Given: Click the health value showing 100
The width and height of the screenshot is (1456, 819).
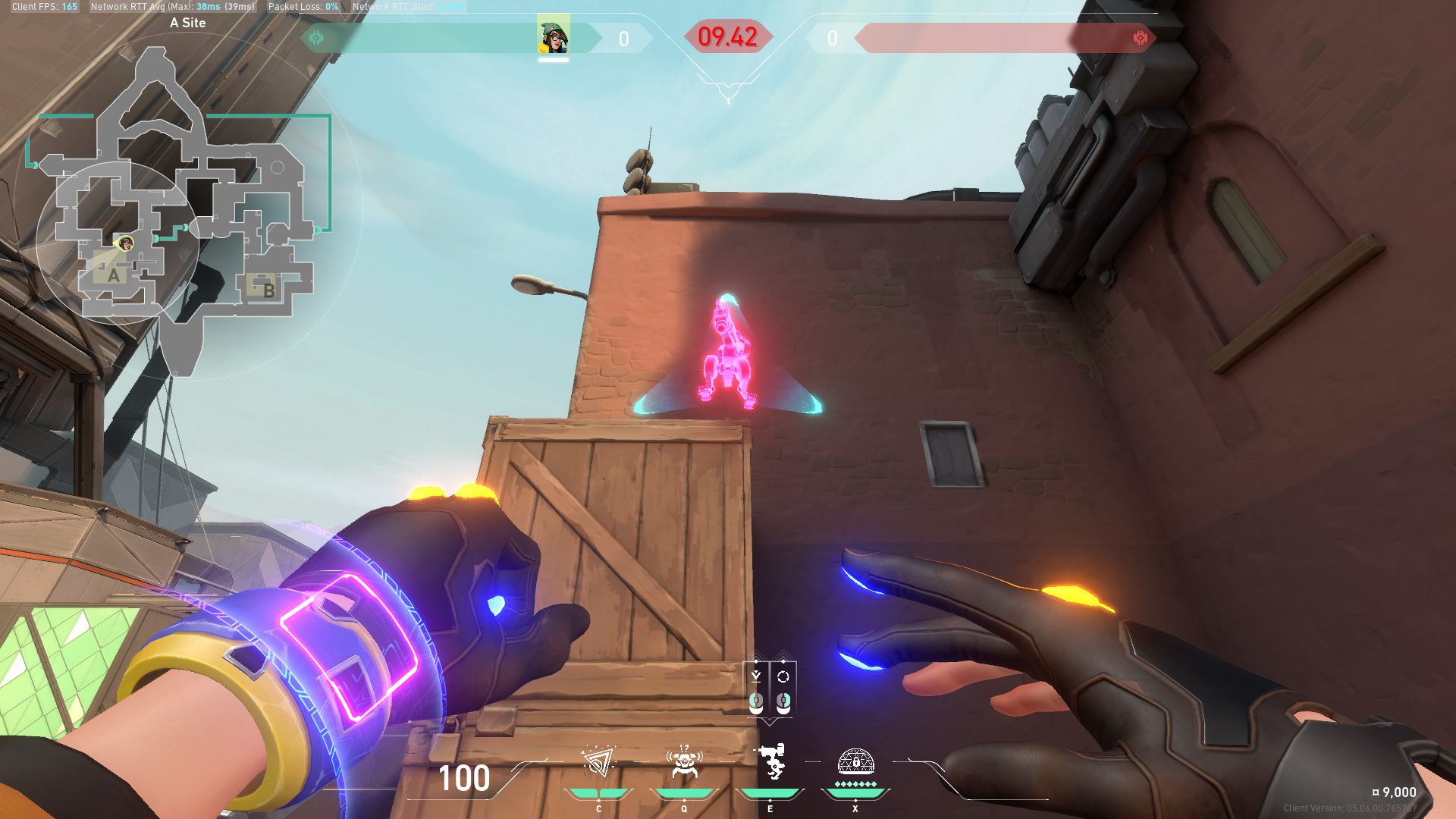Looking at the screenshot, I should pos(465,779).
